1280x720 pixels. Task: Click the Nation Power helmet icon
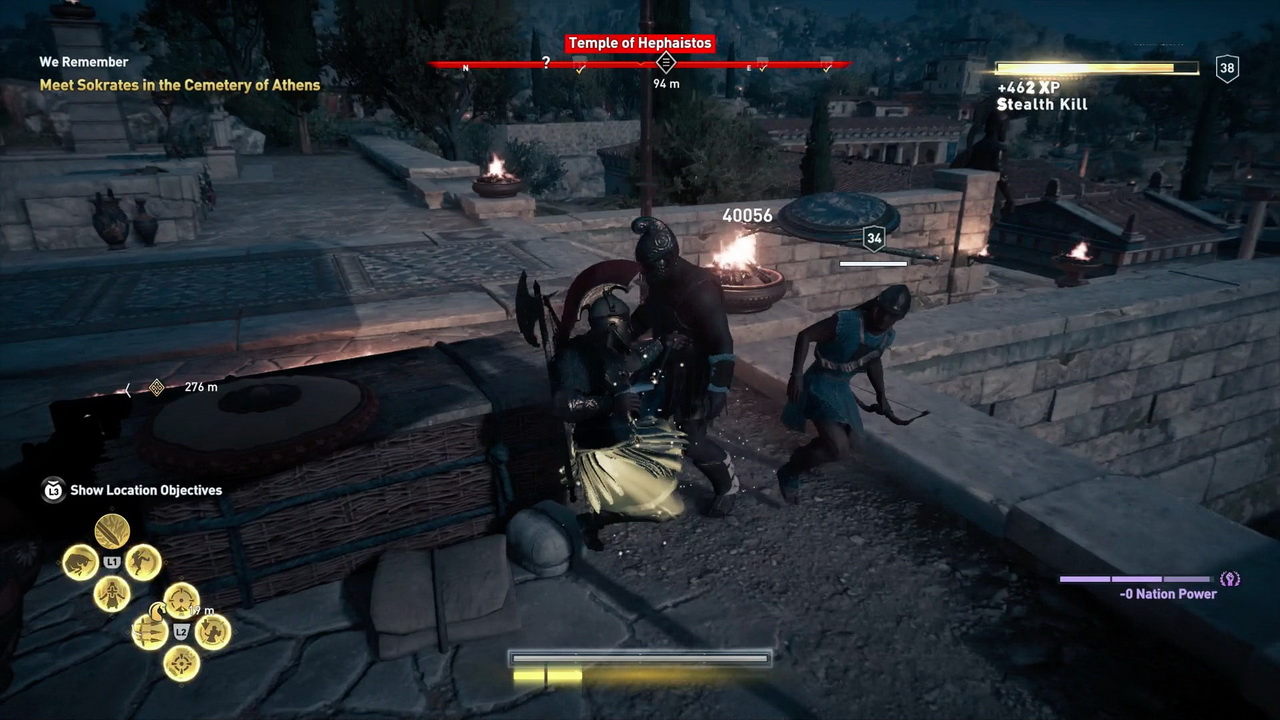(x=1230, y=579)
